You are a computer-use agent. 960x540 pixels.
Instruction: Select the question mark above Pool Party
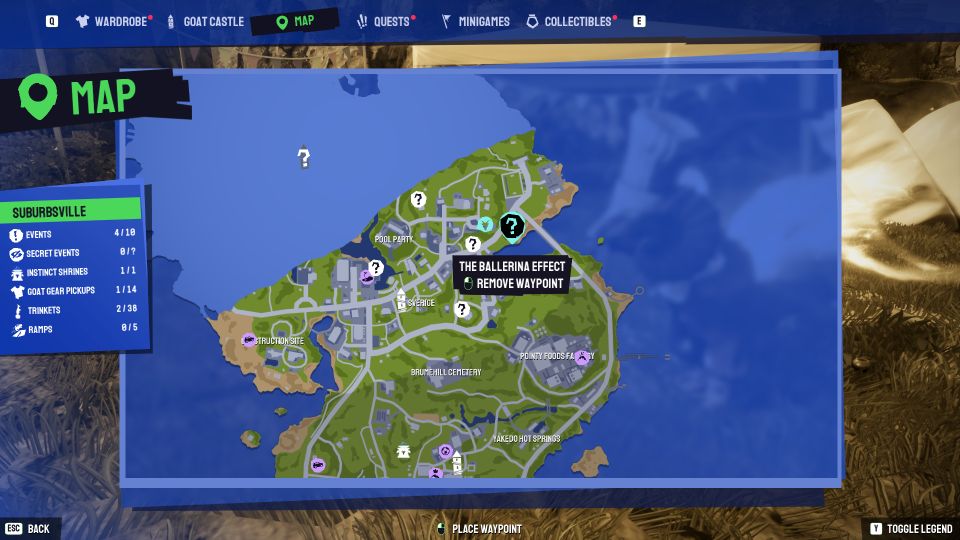tap(418, 200)
